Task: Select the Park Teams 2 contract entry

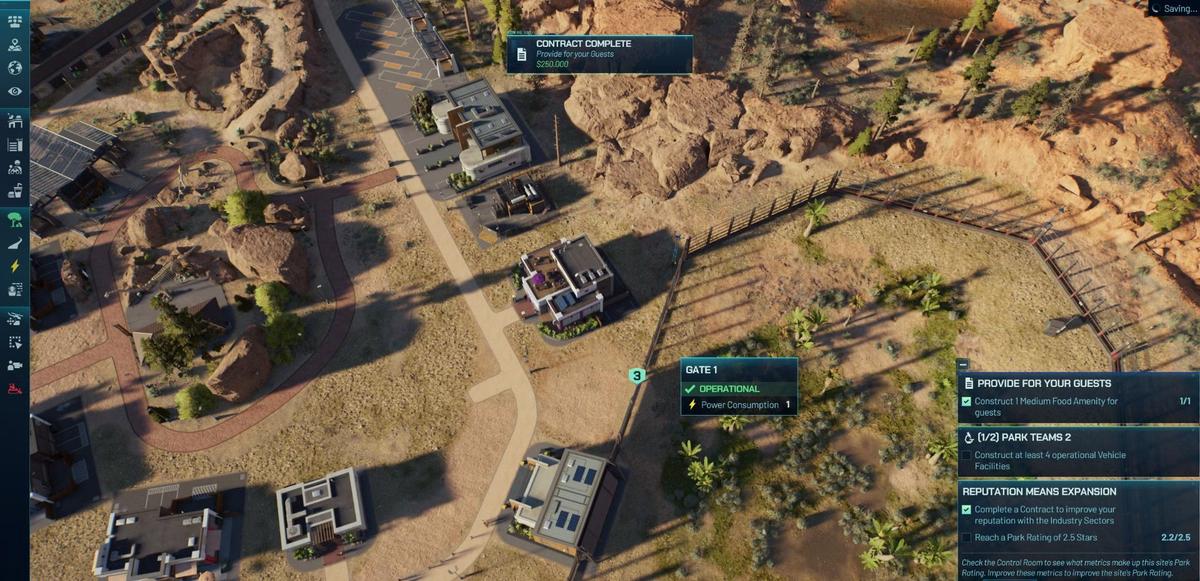Action: 1077,437
